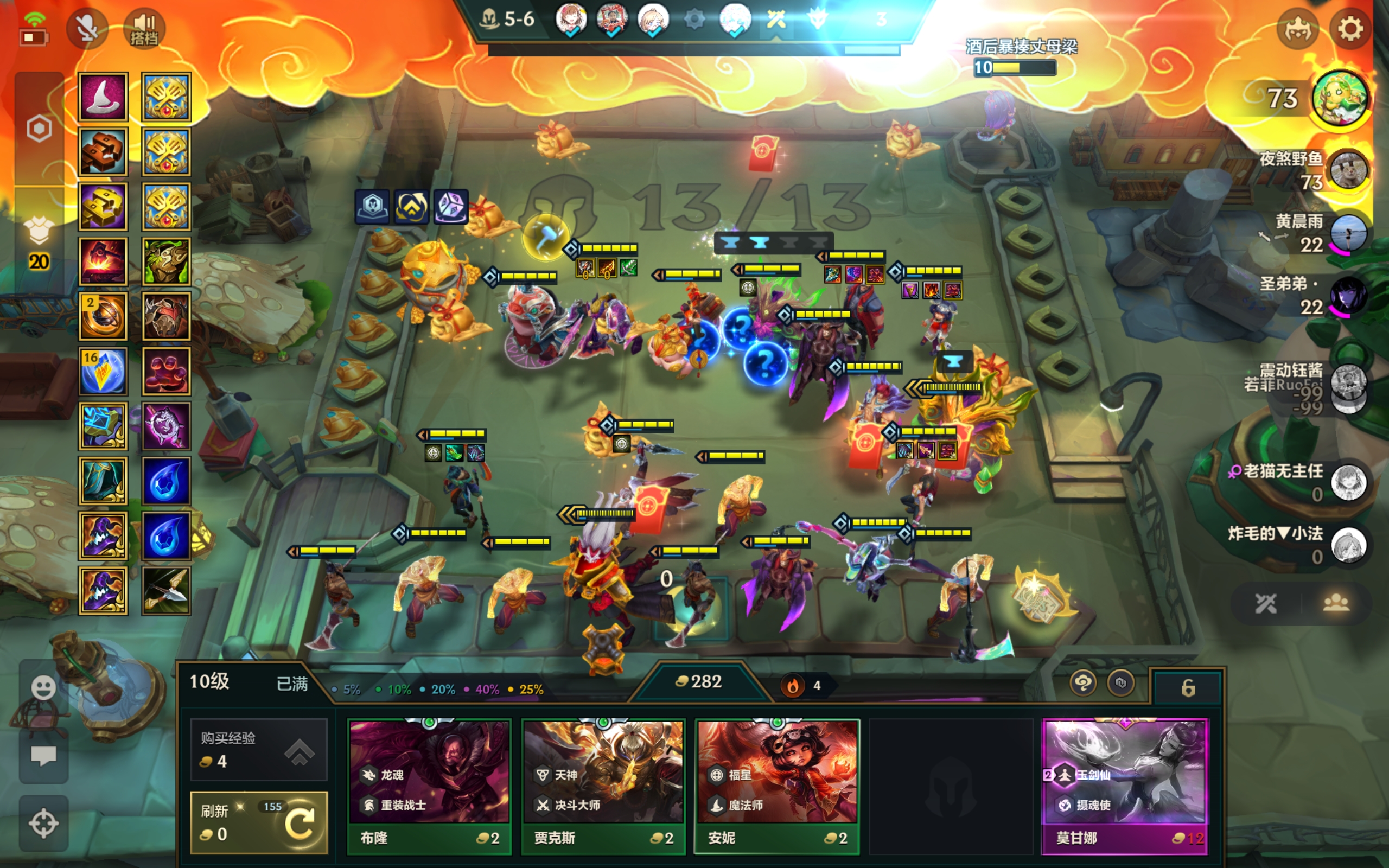
Task: Open the hexagon panel on the left sidebar
Action: [39, 129]
